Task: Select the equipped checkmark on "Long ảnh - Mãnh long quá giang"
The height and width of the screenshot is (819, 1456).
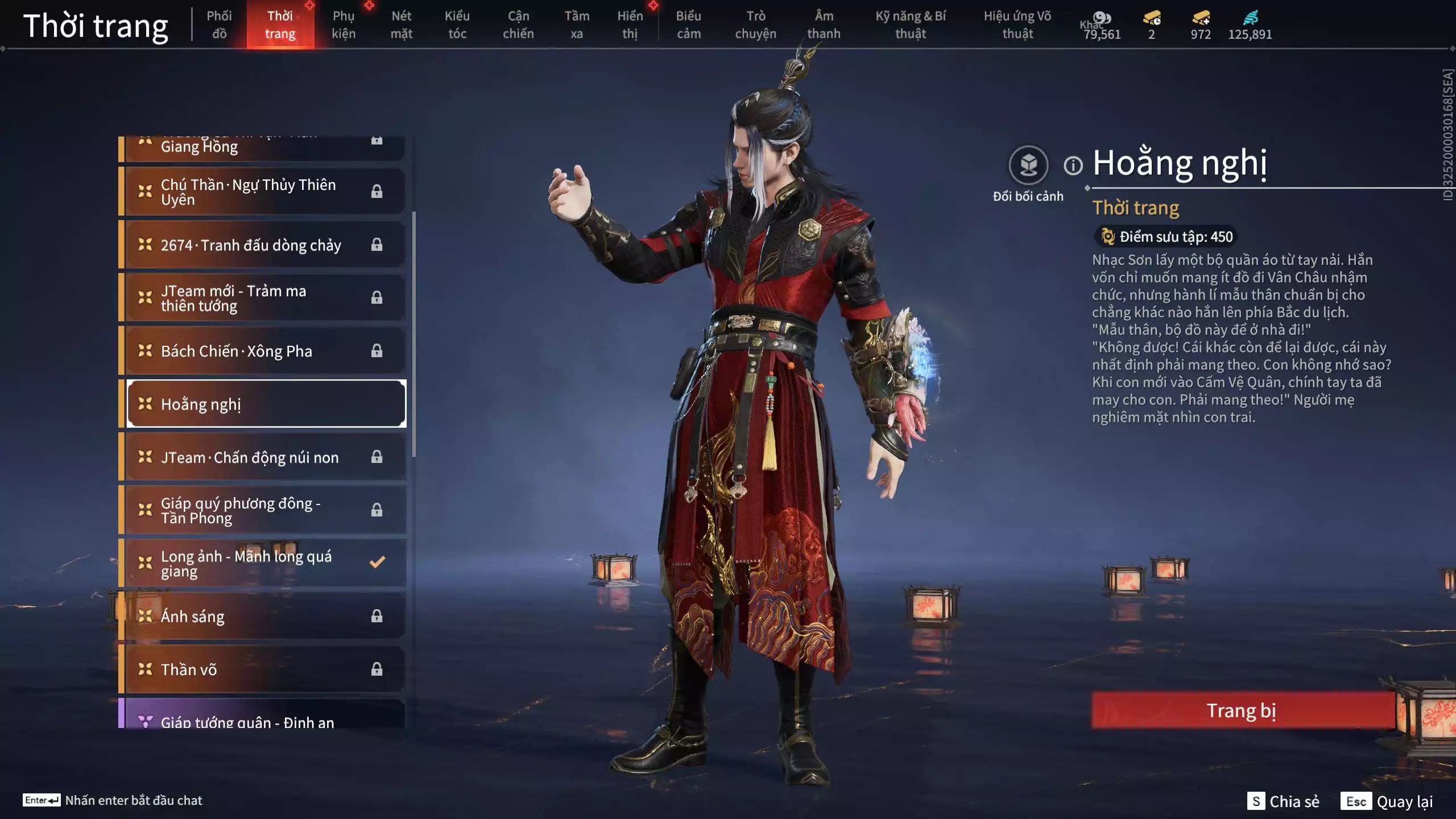Action: tap(376, 563)
